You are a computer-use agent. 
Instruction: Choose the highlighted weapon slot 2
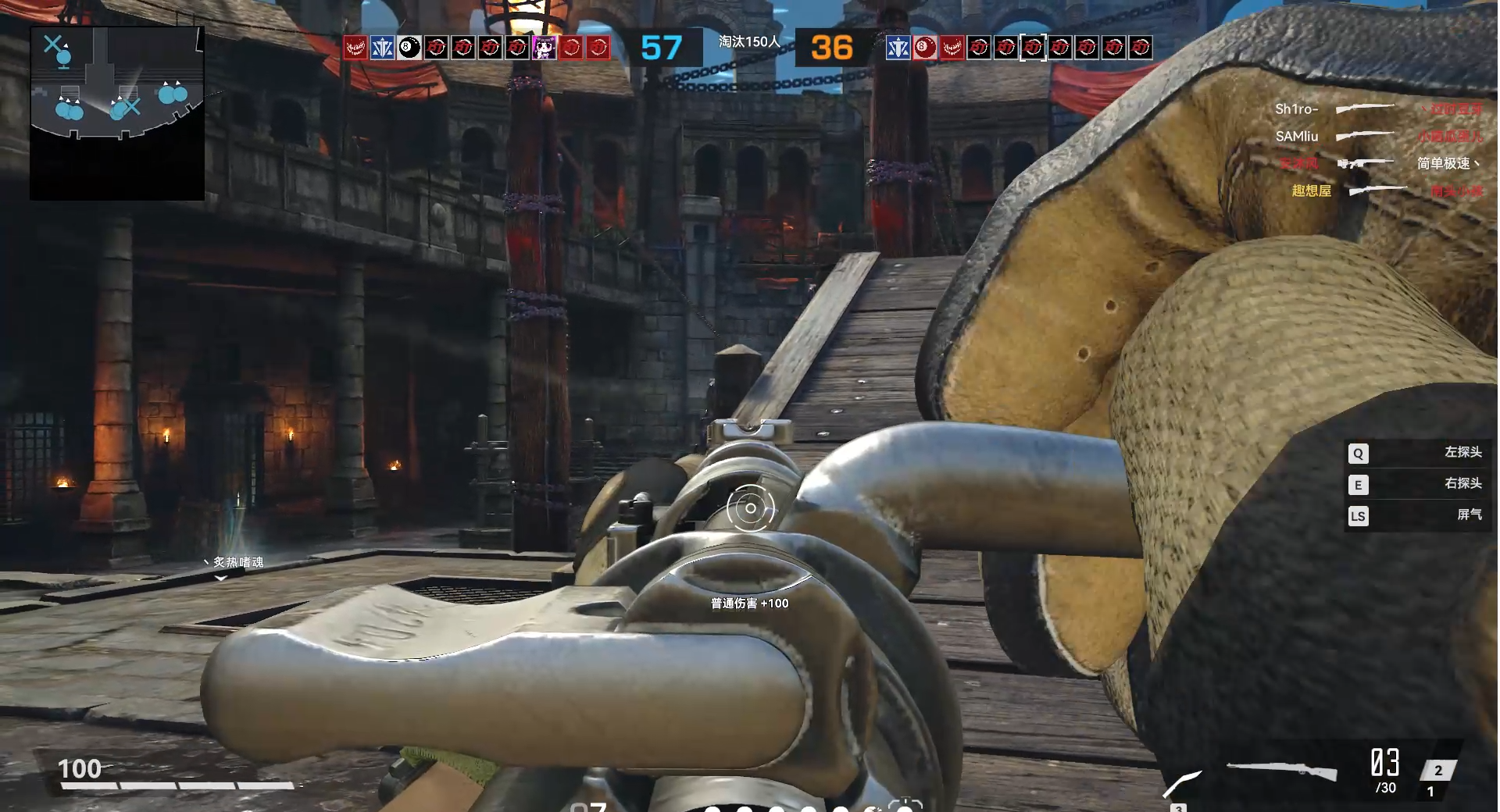pos(1437,770)
